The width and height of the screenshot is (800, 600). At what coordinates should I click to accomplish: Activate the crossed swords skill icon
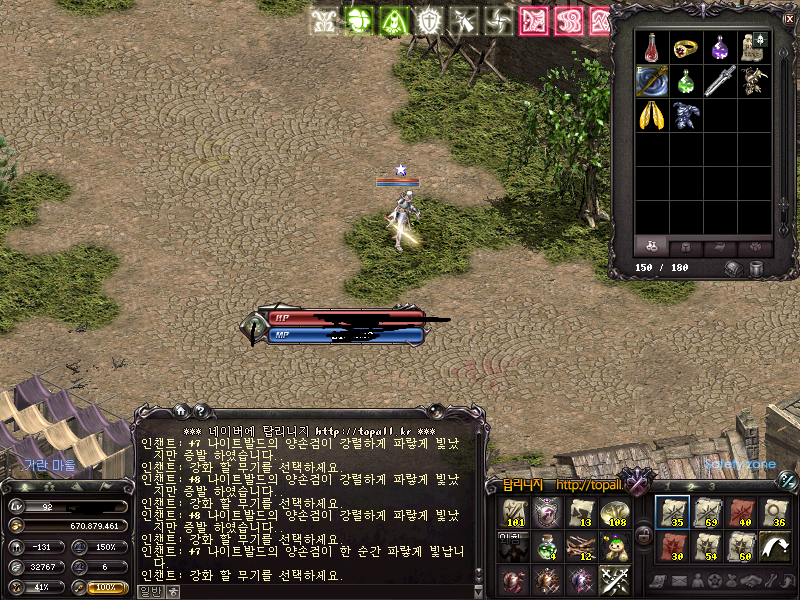click(x=614, y=579)
